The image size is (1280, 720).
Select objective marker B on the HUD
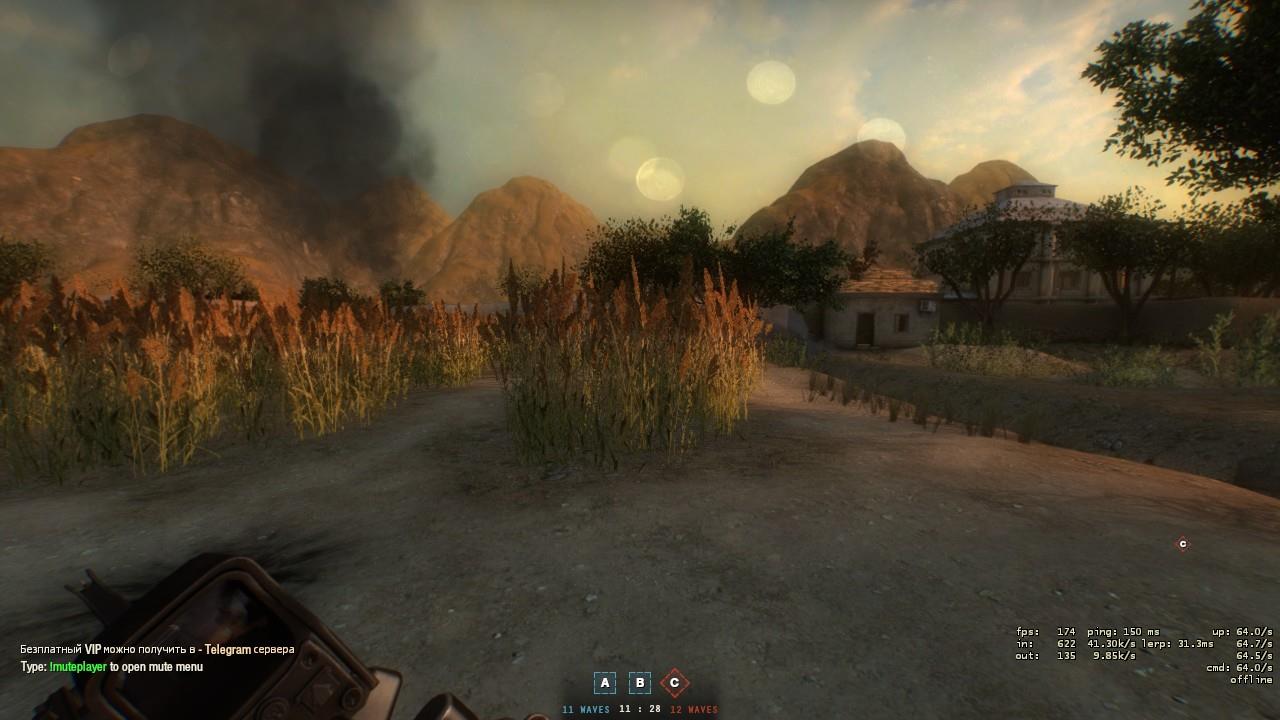(639, 682)
